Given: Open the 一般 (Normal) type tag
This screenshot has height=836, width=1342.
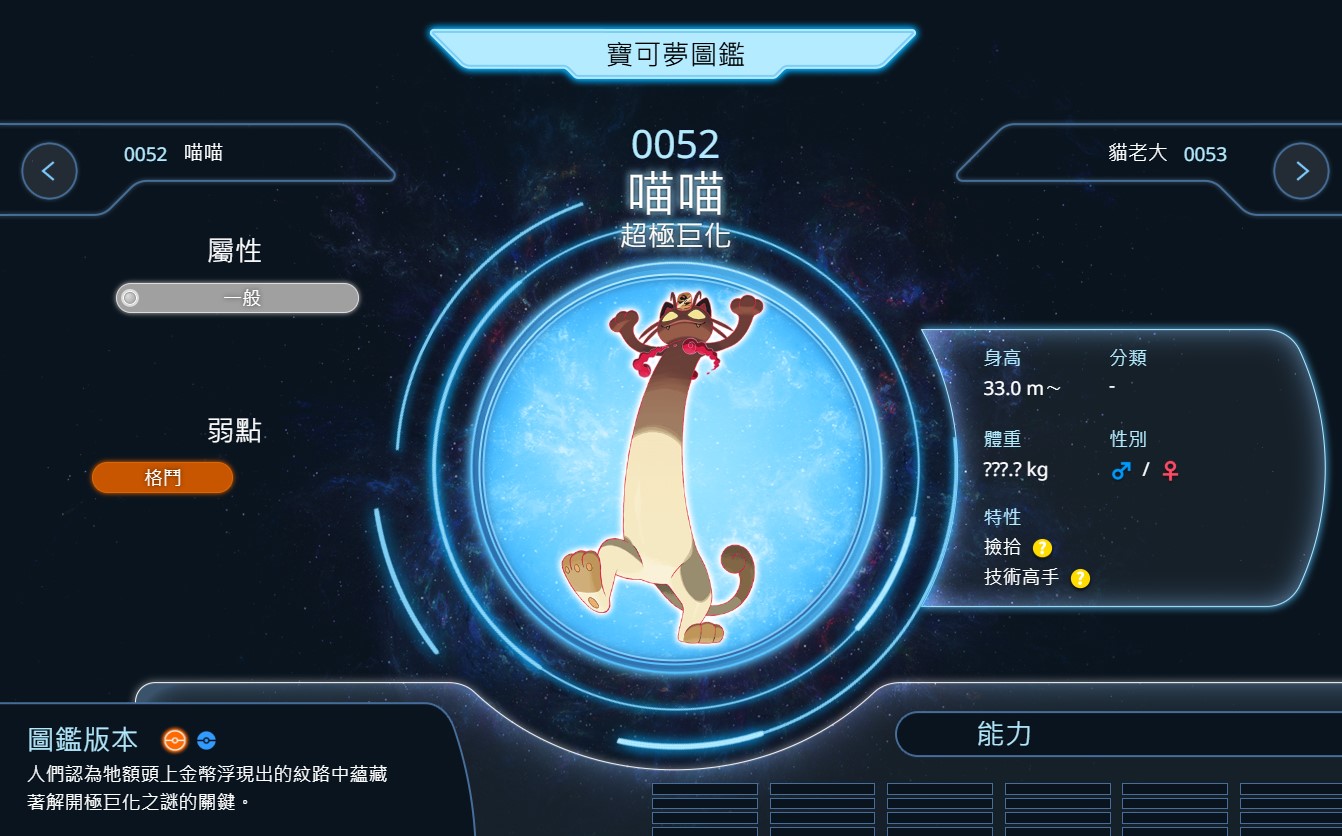Looking at the screenshot, I should [237, 298].
